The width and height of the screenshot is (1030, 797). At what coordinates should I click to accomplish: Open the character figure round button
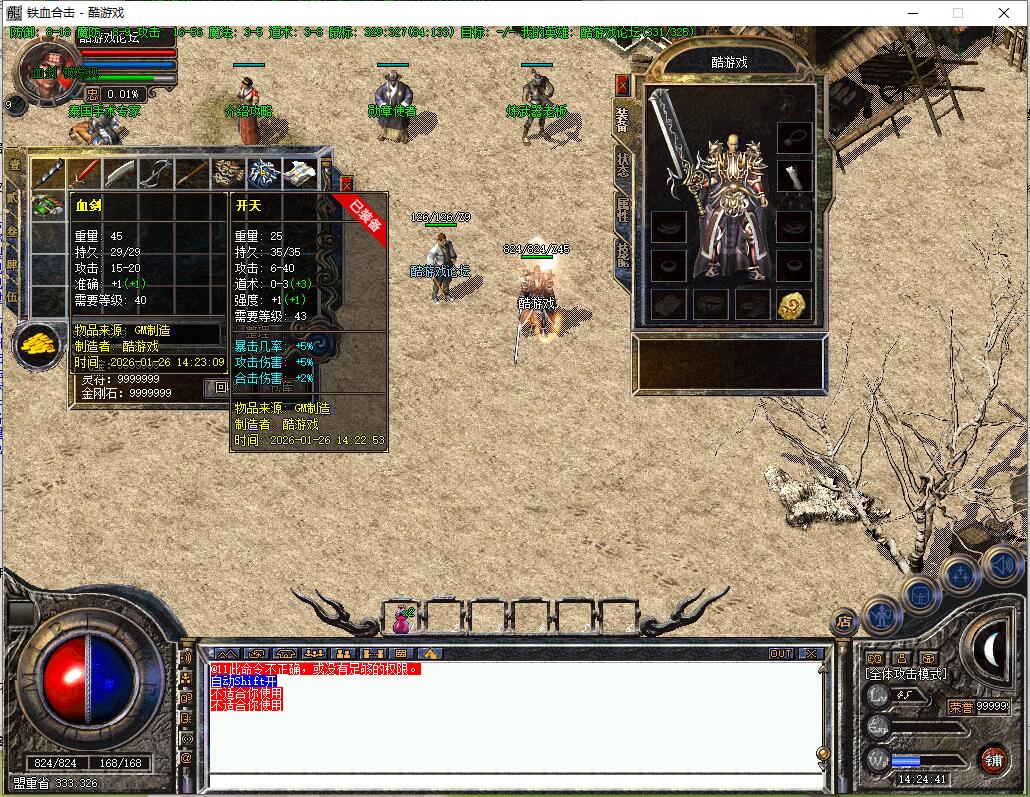pyautogui.click(x=882, y=615)
